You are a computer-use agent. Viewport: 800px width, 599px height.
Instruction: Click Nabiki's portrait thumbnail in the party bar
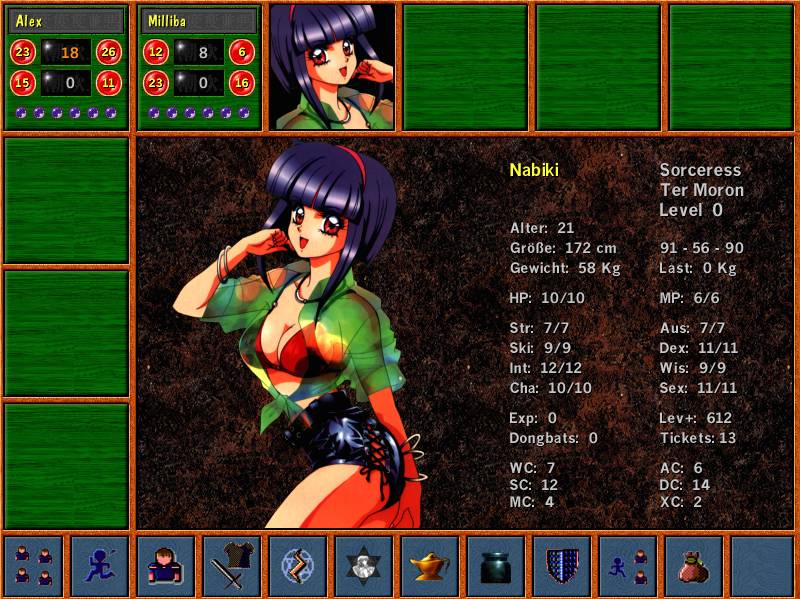pyautogui.click(x=332, y=67)
